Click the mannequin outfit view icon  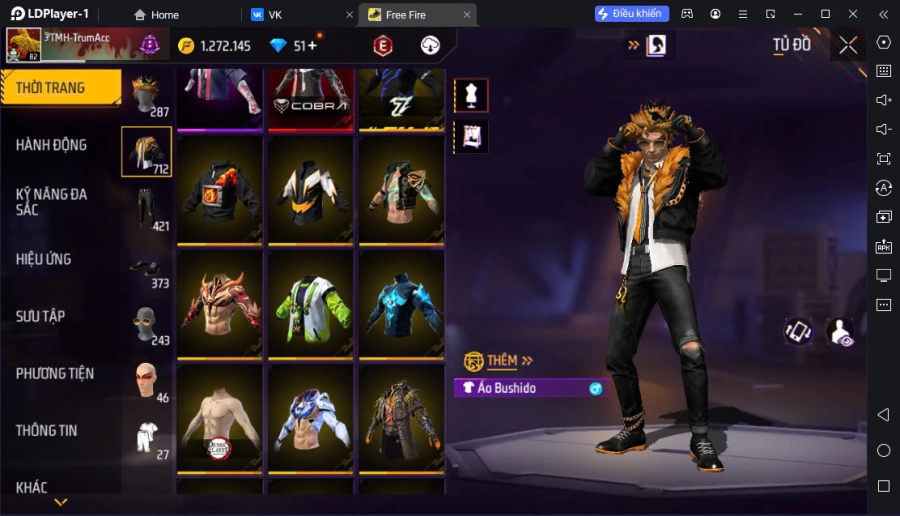click(x=471, y=95)
